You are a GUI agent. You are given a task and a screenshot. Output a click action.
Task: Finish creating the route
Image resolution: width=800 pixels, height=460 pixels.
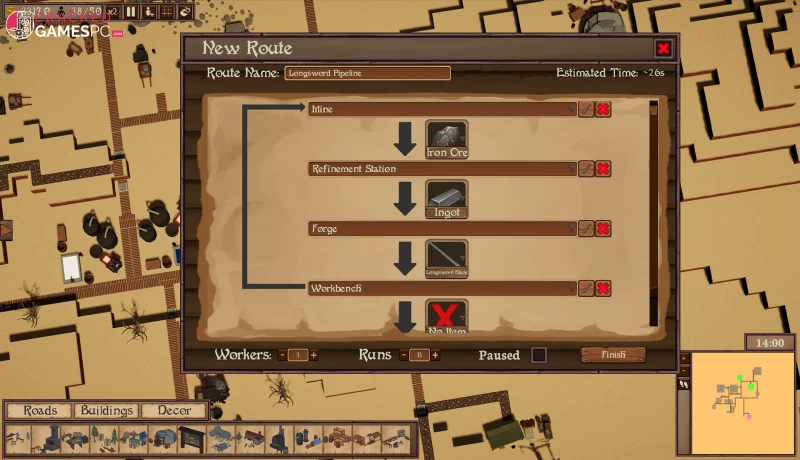[x=613, y=355]
